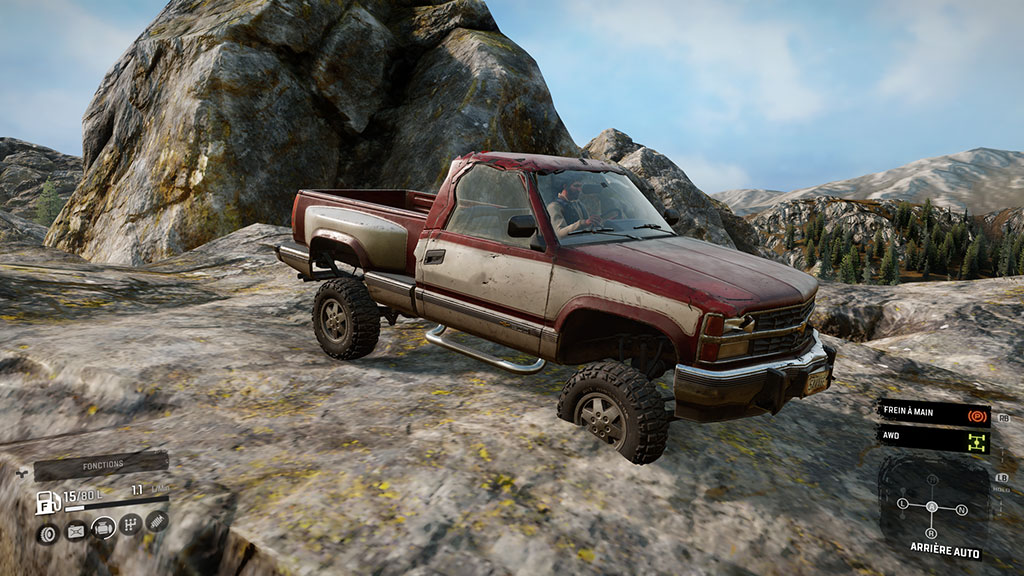Viewport: 1024px width, 576px height.
Task: Shift to the N neutral gear
Action: [x=962, y=510]
